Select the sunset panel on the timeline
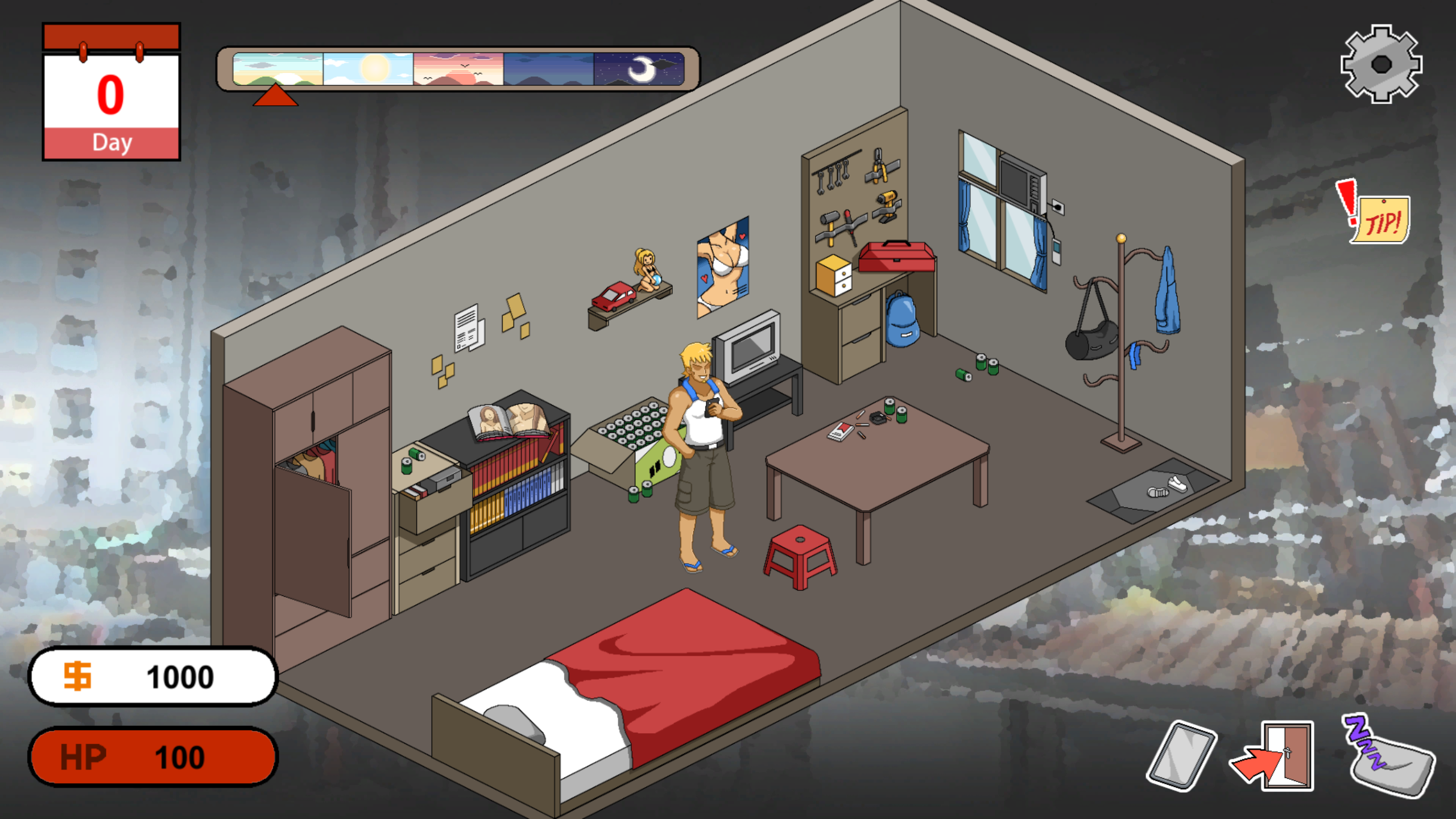 point(458,69)
